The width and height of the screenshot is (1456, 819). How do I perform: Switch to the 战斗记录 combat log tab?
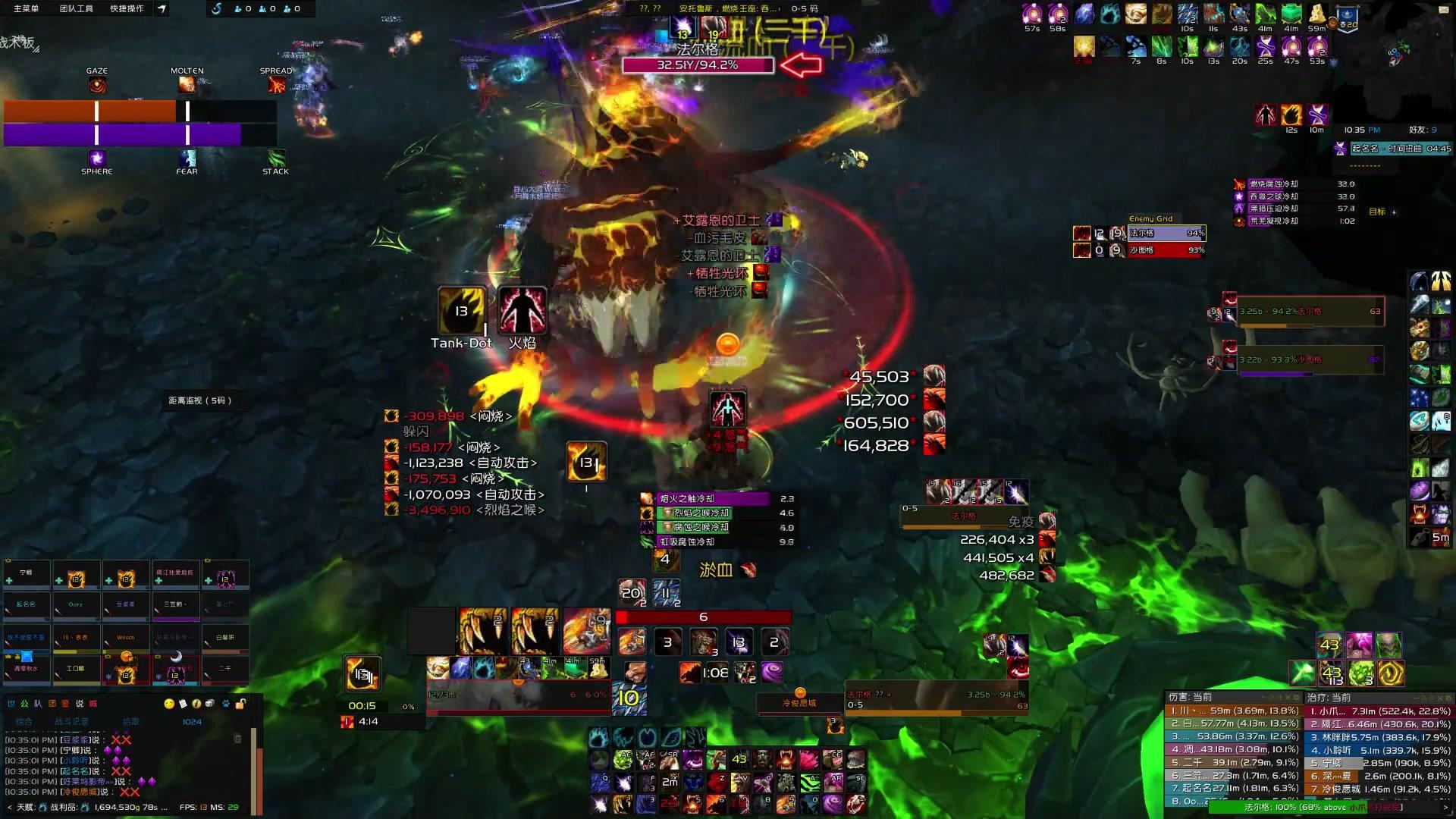tap(71, 722)
